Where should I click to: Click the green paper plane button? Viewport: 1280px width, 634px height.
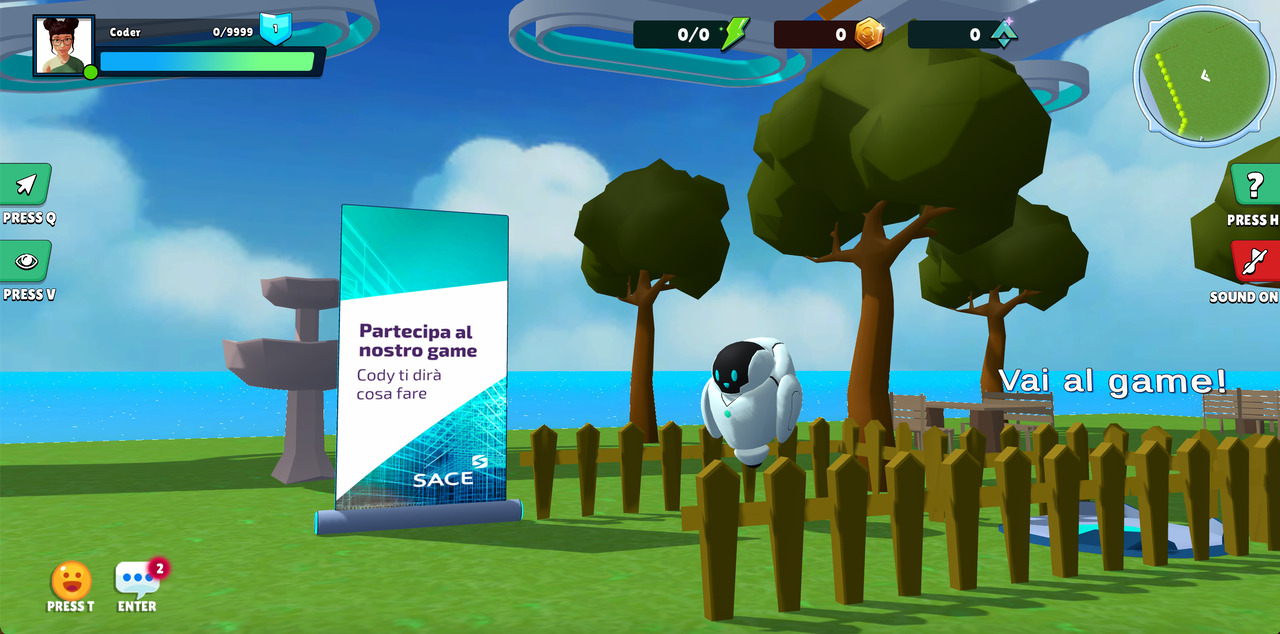click(26, 185)
